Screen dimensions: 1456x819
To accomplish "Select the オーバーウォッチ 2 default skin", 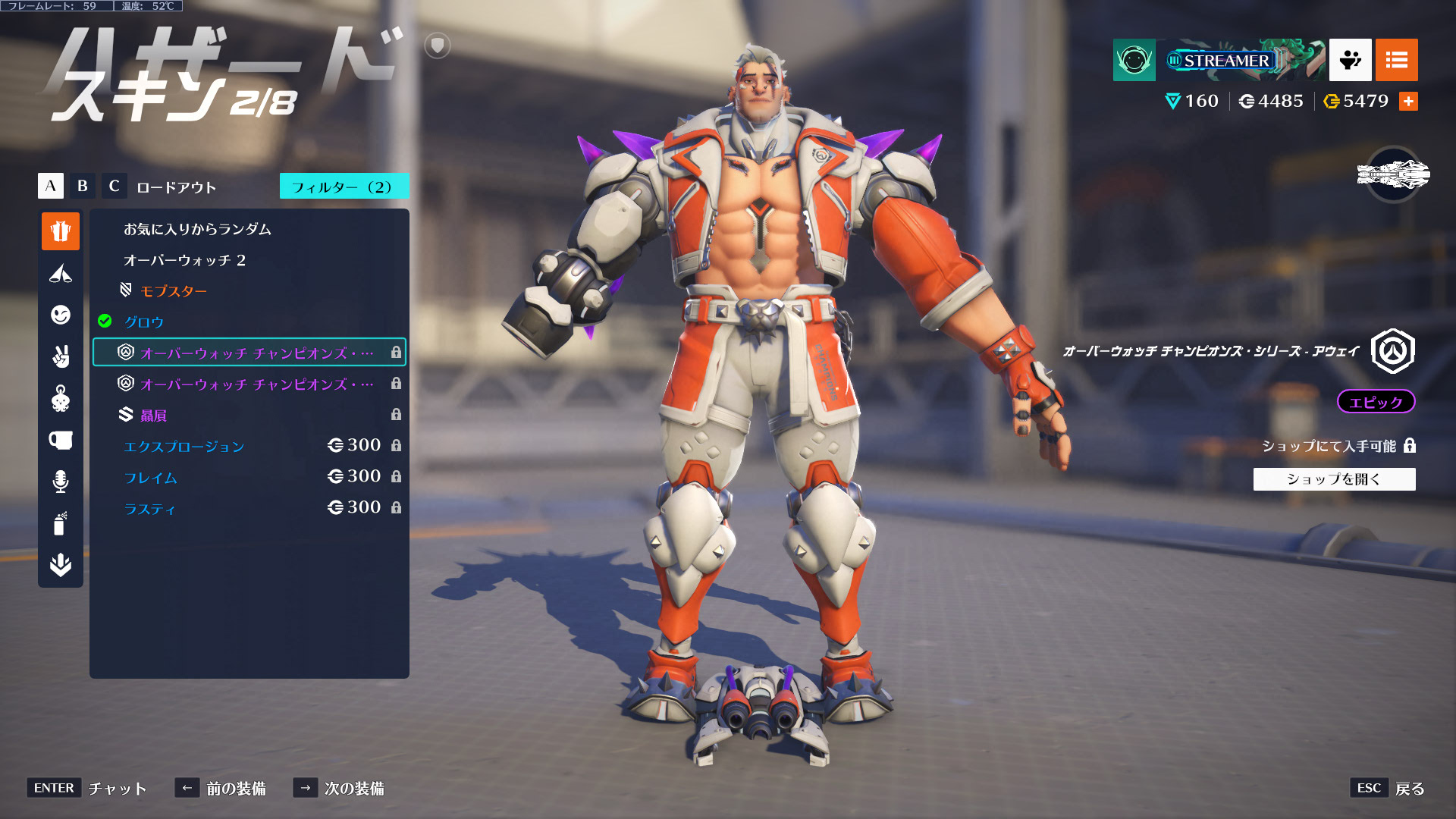I will click(184, 260).
